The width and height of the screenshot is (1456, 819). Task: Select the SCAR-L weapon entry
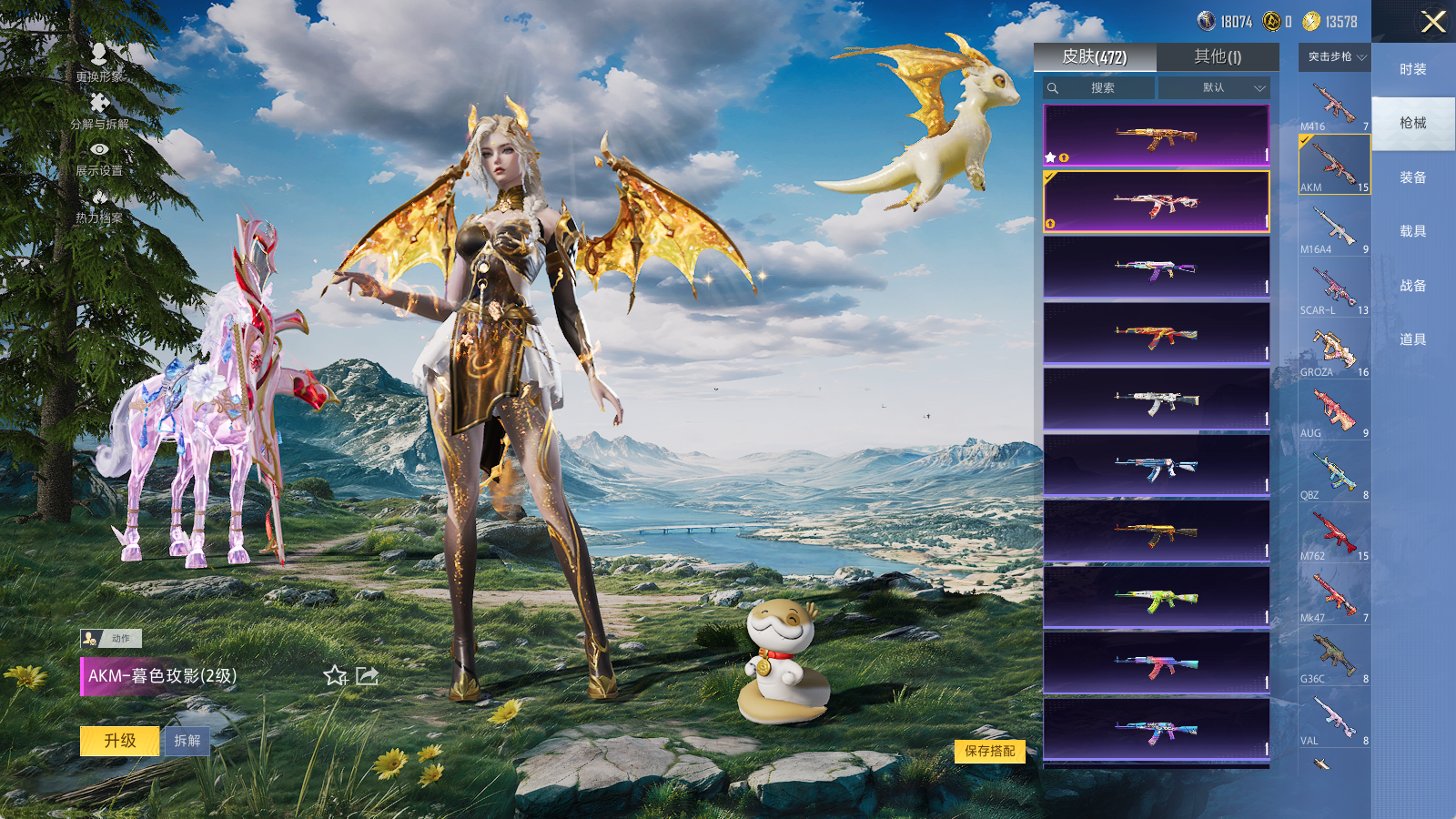tap(1334, 289)
